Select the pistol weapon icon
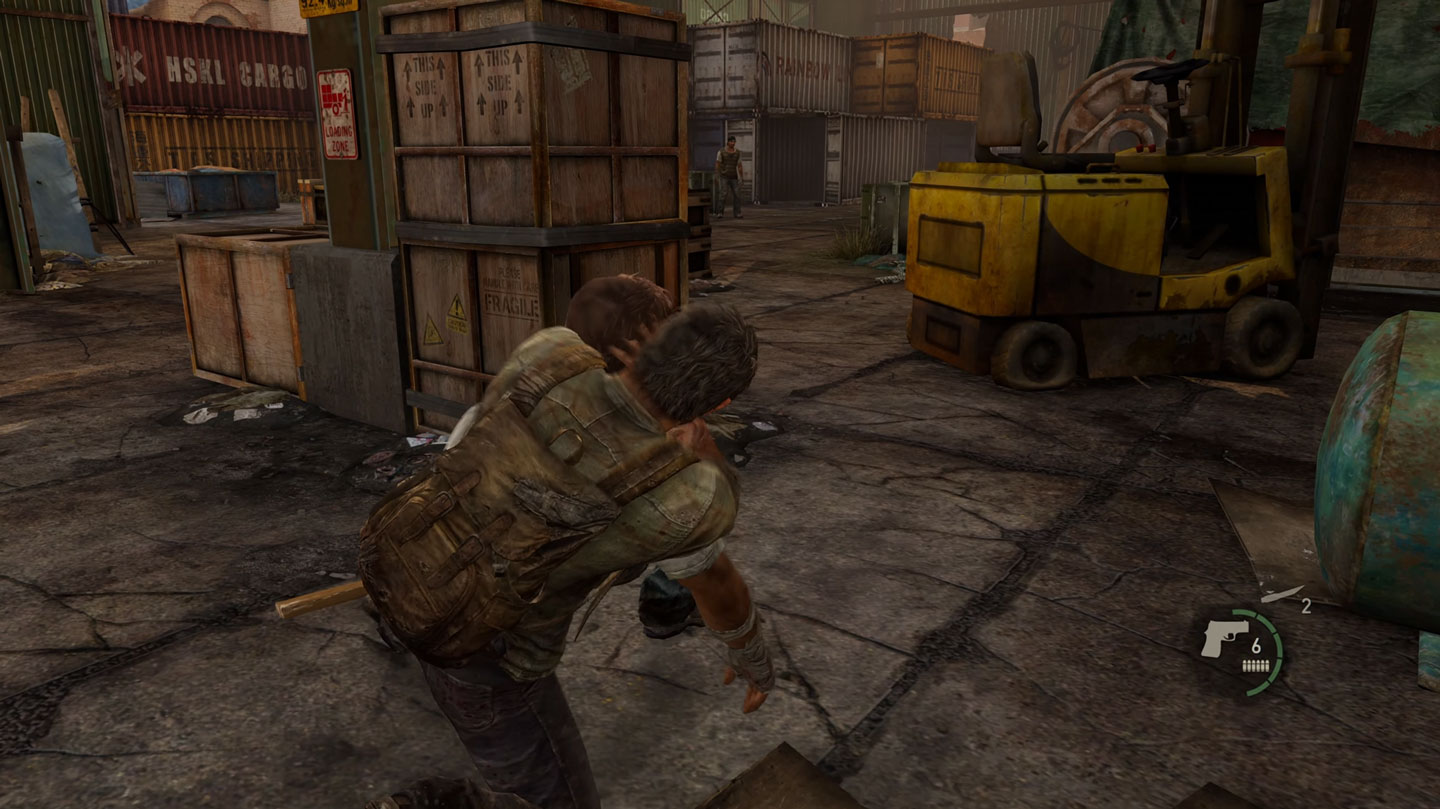Screen dimensions: 1440x809 pos(1224,637)
